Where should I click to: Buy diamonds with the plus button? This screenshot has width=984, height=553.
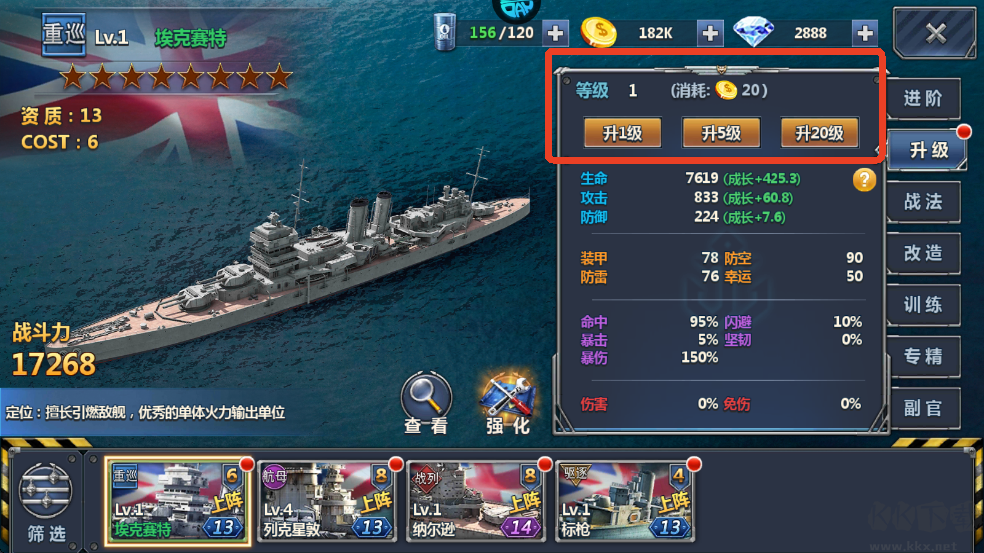[x=865, y=33]
